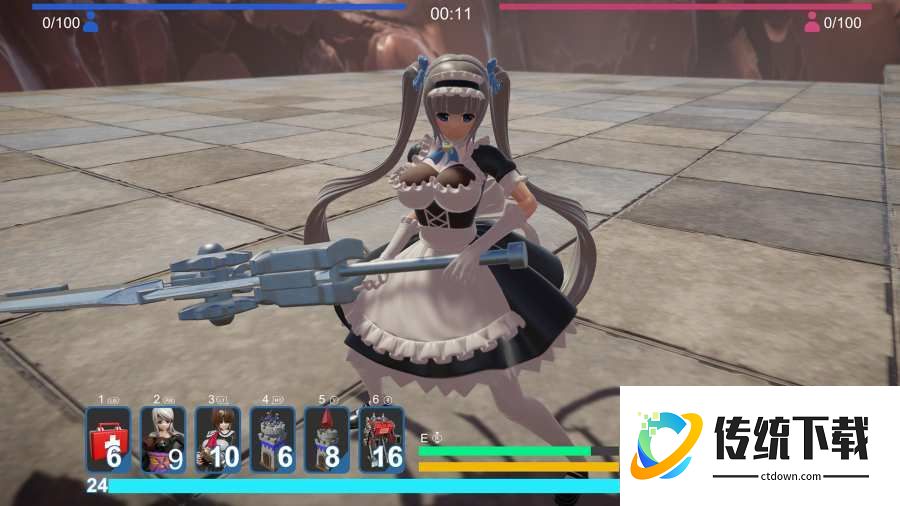Viewport: 900px width, 506px height.
Task: Deploy the red mech robot card
Action: click(x=381, y=439)
